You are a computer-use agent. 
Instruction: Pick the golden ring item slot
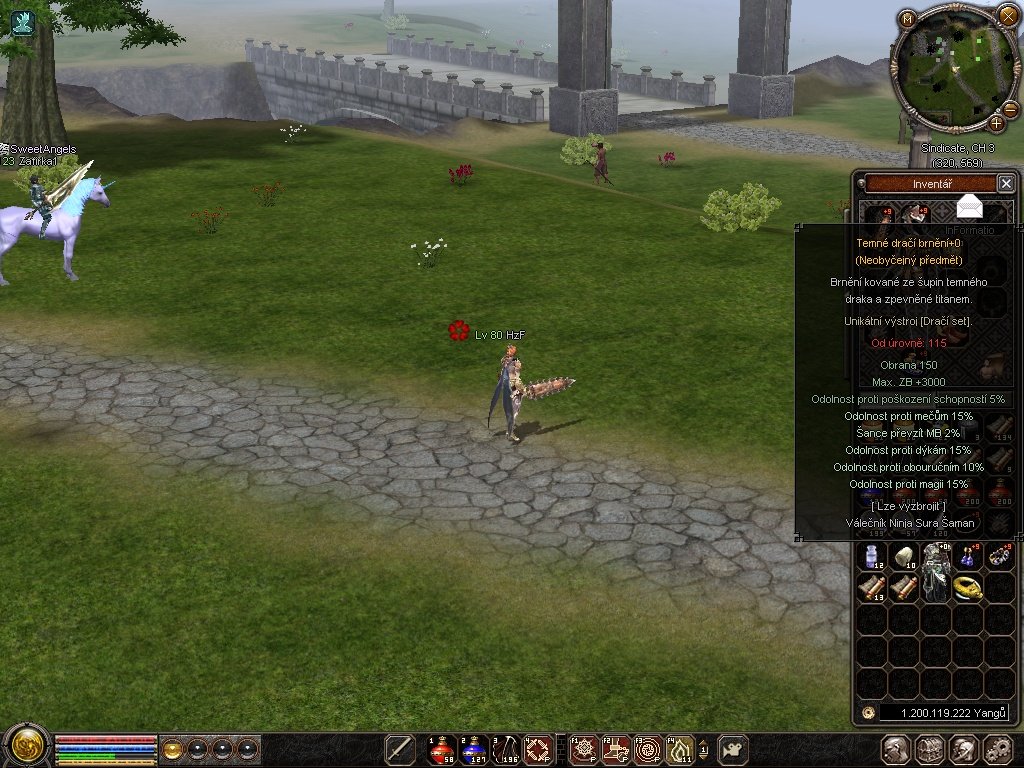968,588
